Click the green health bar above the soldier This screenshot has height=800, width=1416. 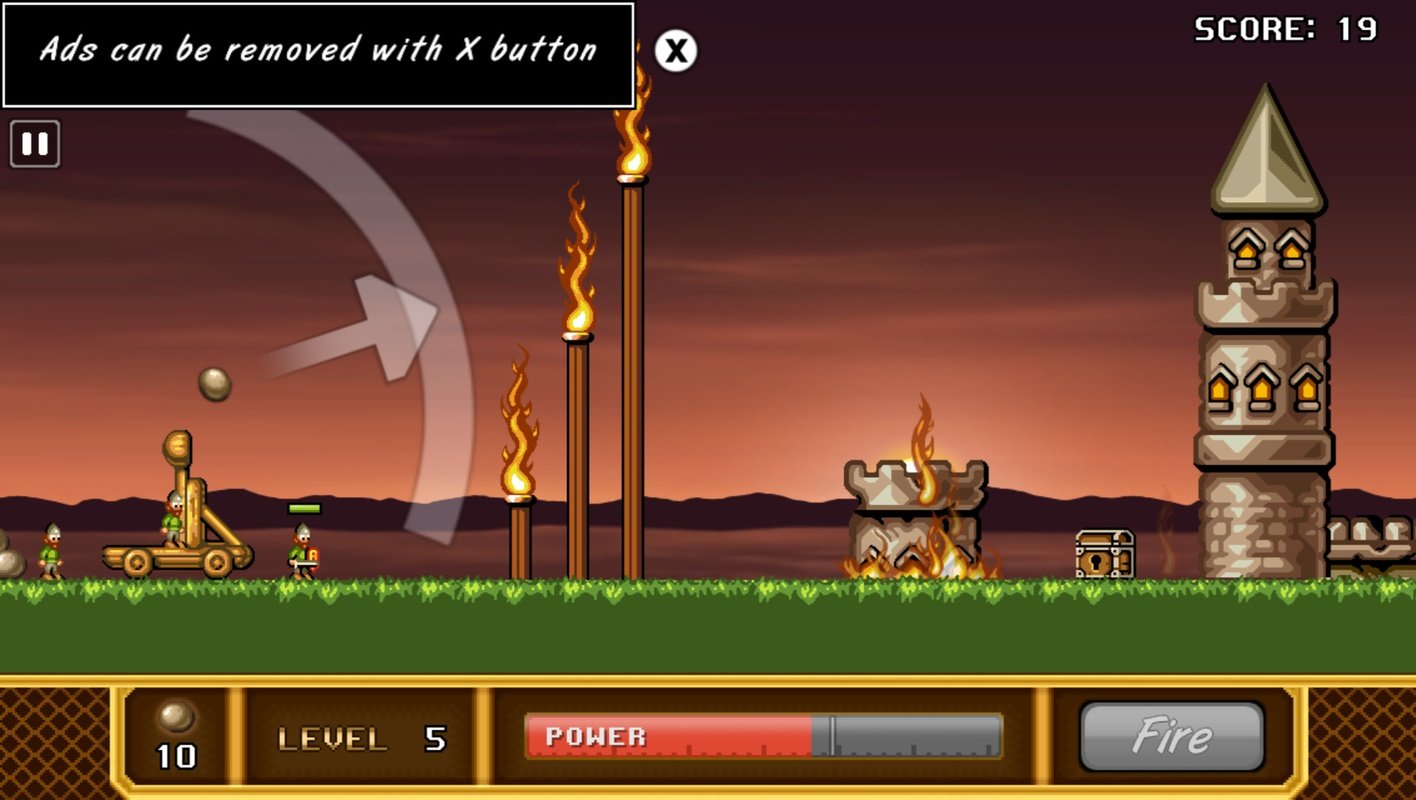pyautogui.click(x=304, y=508)
